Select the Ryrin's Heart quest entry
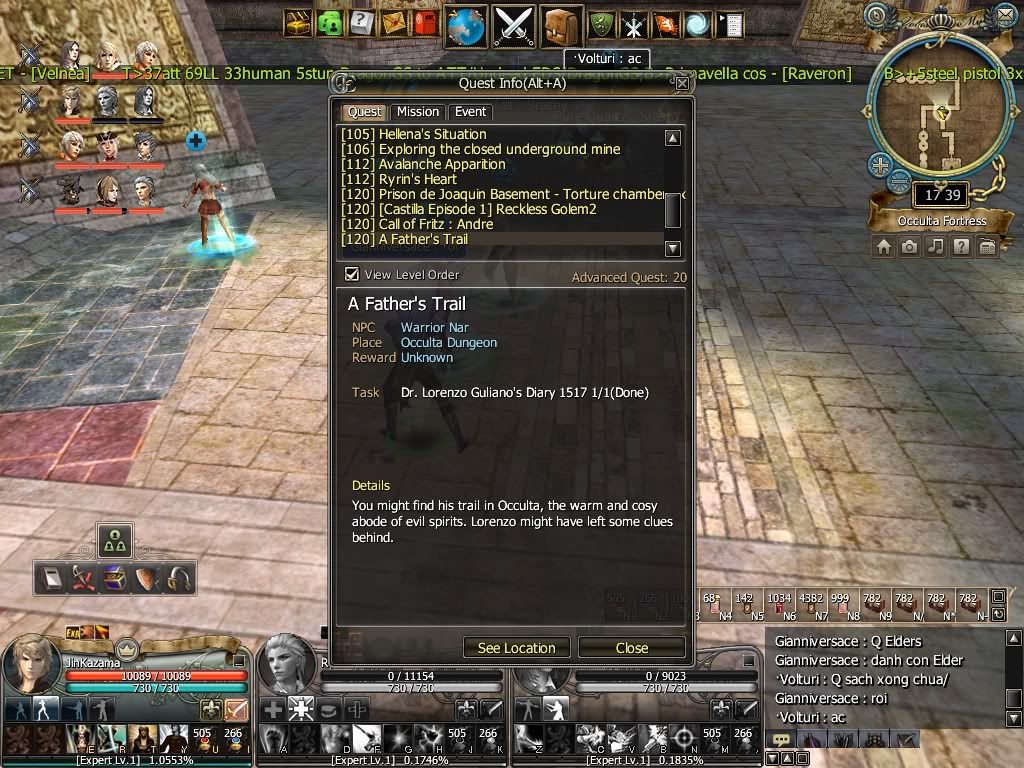Image resolution: width=1024 pixels, height=768 pixels. pyautogui.click(x=418, y=179)
